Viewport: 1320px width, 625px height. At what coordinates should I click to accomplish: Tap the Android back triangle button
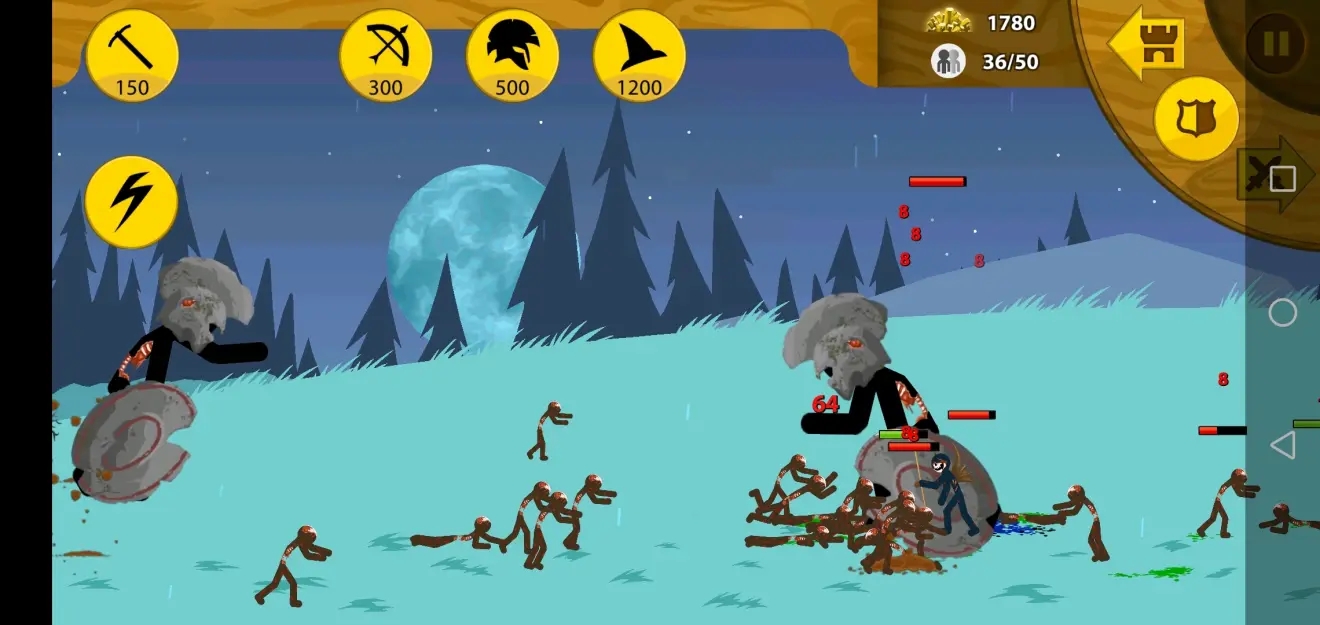pos(1282,446)
